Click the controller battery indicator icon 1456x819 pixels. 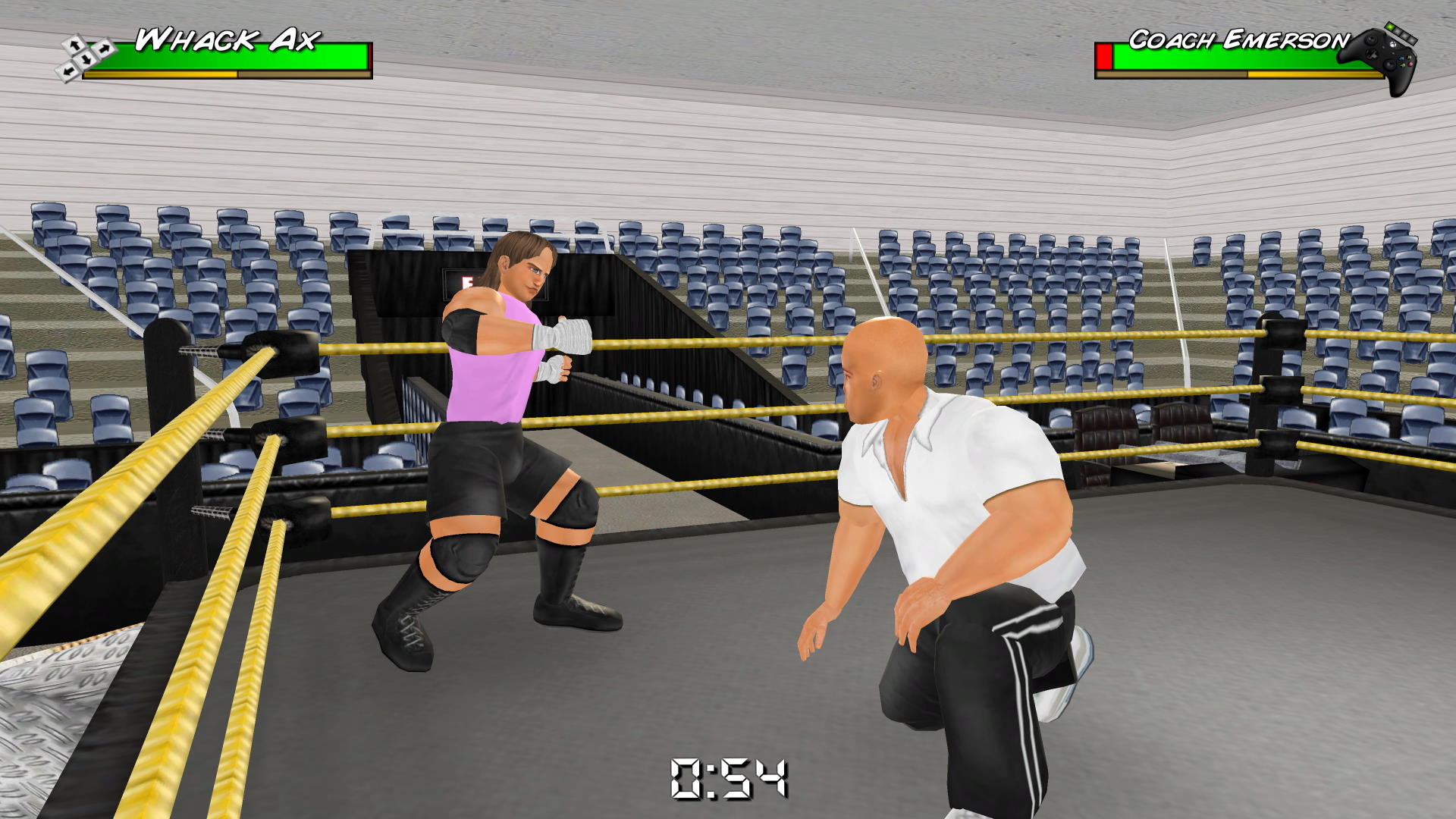(x=1399, y=34)
